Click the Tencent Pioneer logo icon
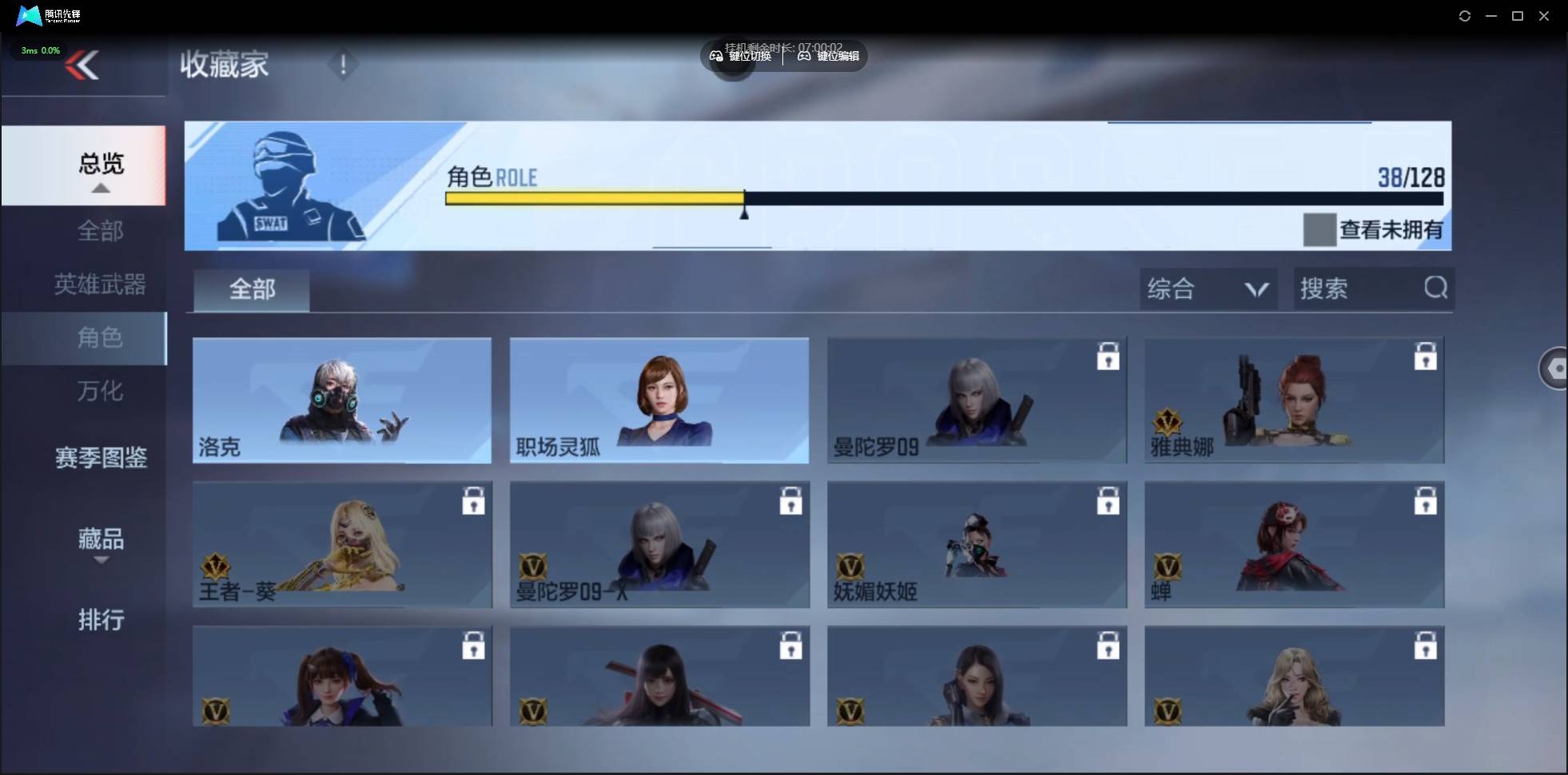 (x=29, y=15)
